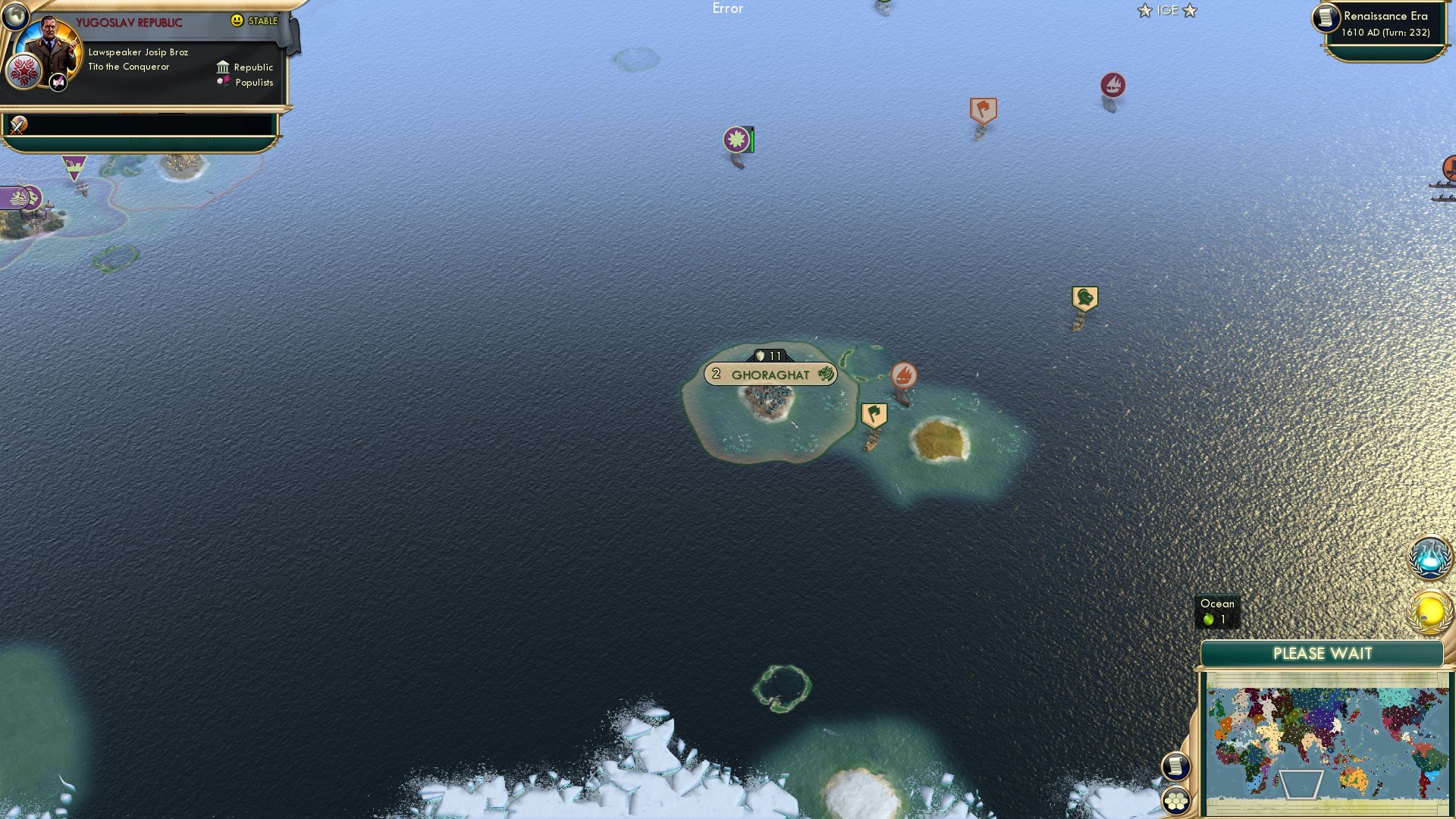Click the STABLE happiness smiley face
The image size is (1456, 819).
pos(238,22)
